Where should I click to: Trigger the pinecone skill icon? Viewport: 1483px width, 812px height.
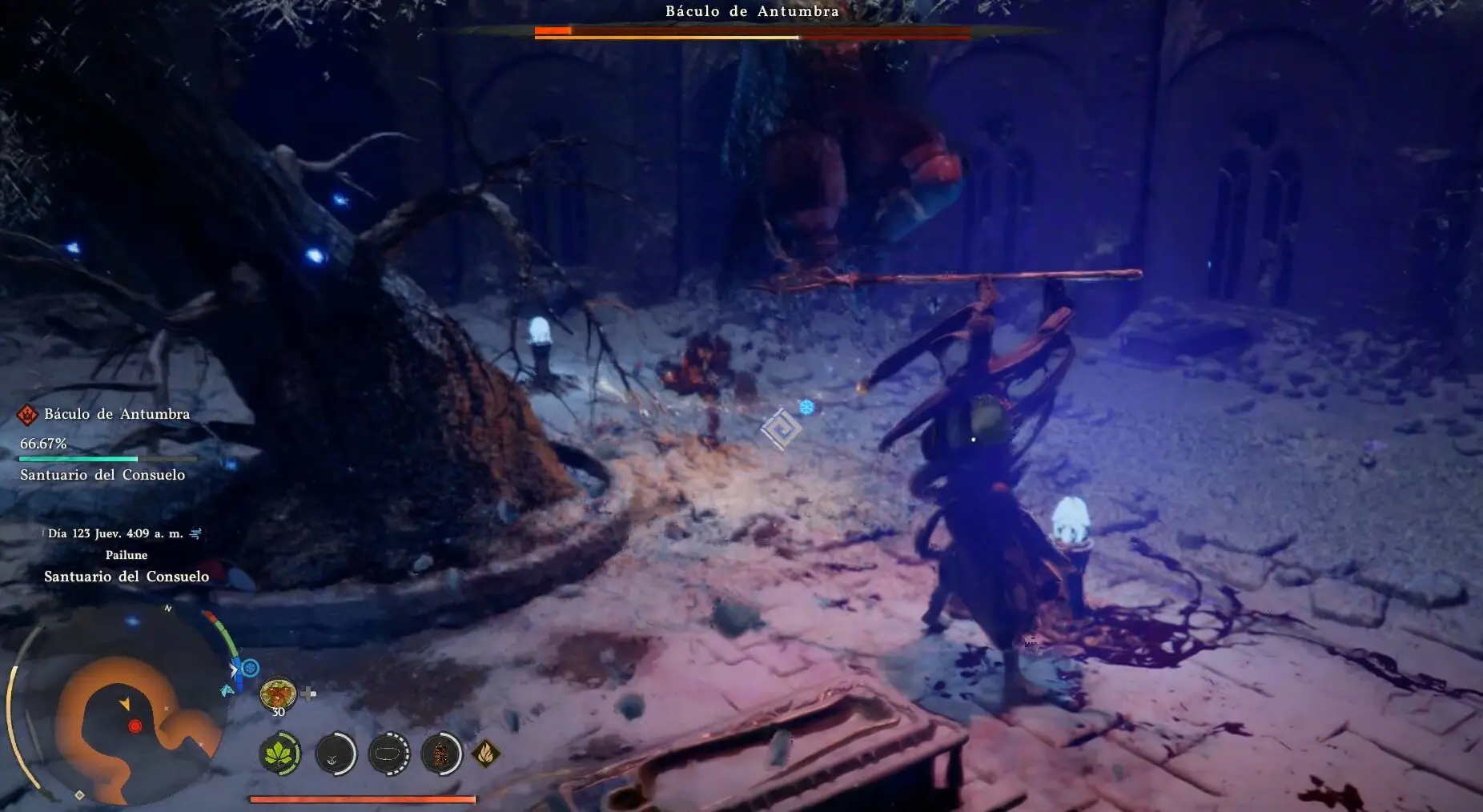coord(440,754)
